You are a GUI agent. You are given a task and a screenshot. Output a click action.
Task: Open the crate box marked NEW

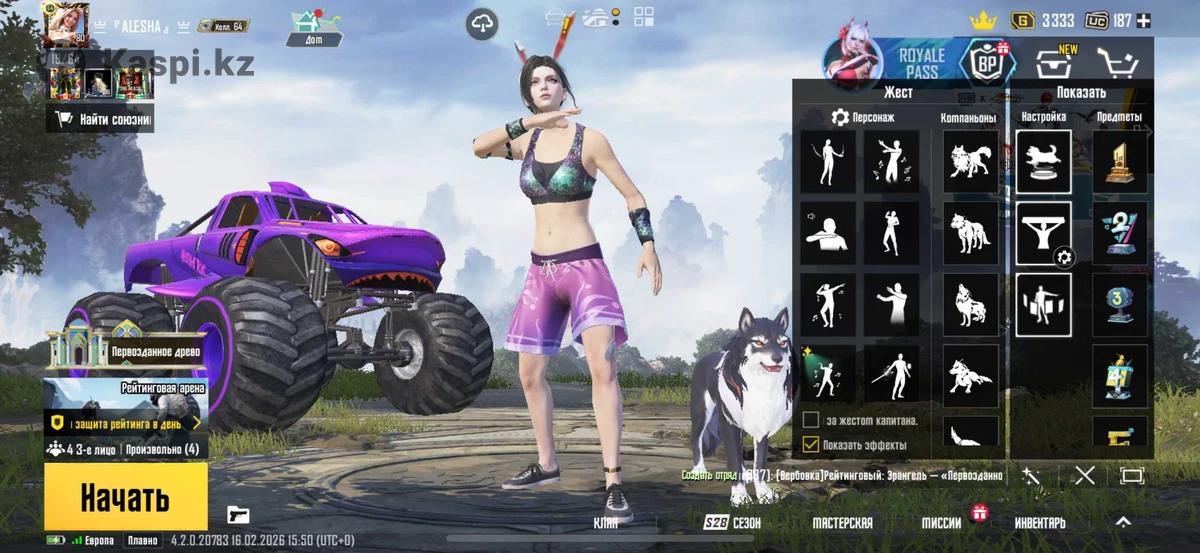click(x=1055, y=64)
